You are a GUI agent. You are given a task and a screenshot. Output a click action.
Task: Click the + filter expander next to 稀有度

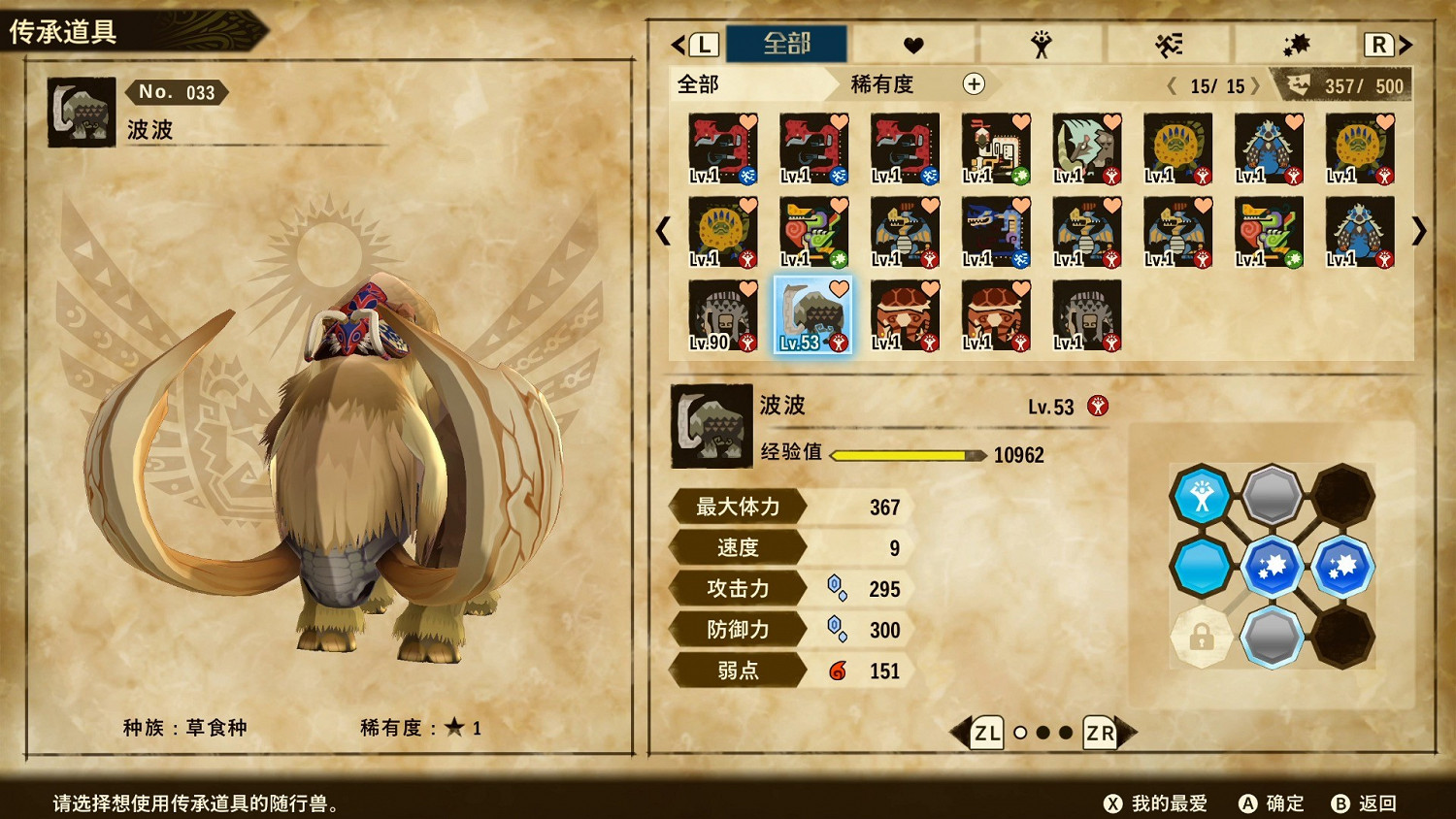coord(974,85)
